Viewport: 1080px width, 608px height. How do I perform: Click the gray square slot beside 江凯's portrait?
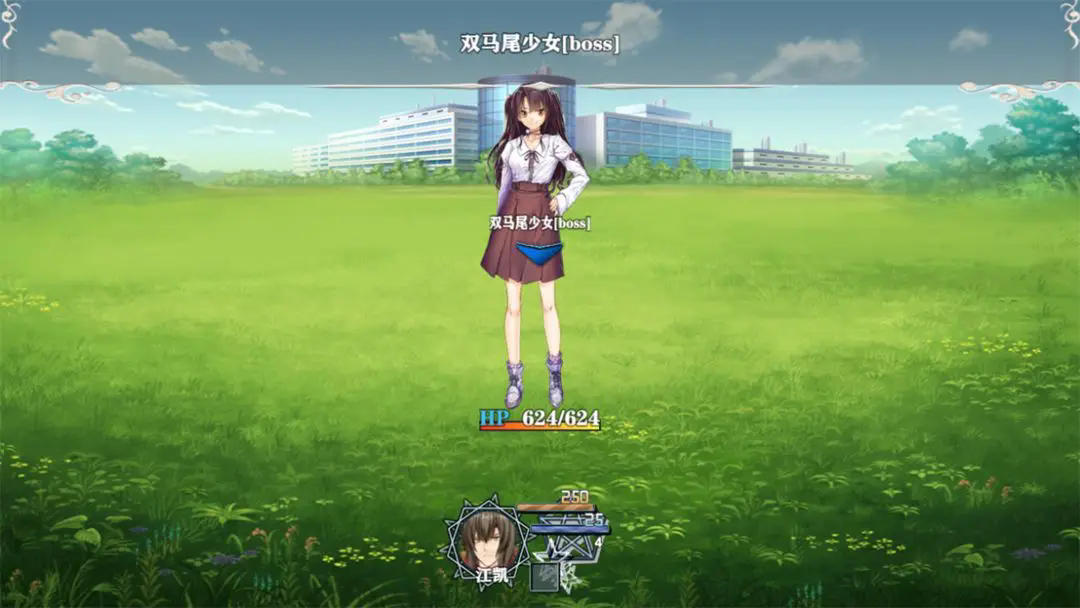[545, 577]
